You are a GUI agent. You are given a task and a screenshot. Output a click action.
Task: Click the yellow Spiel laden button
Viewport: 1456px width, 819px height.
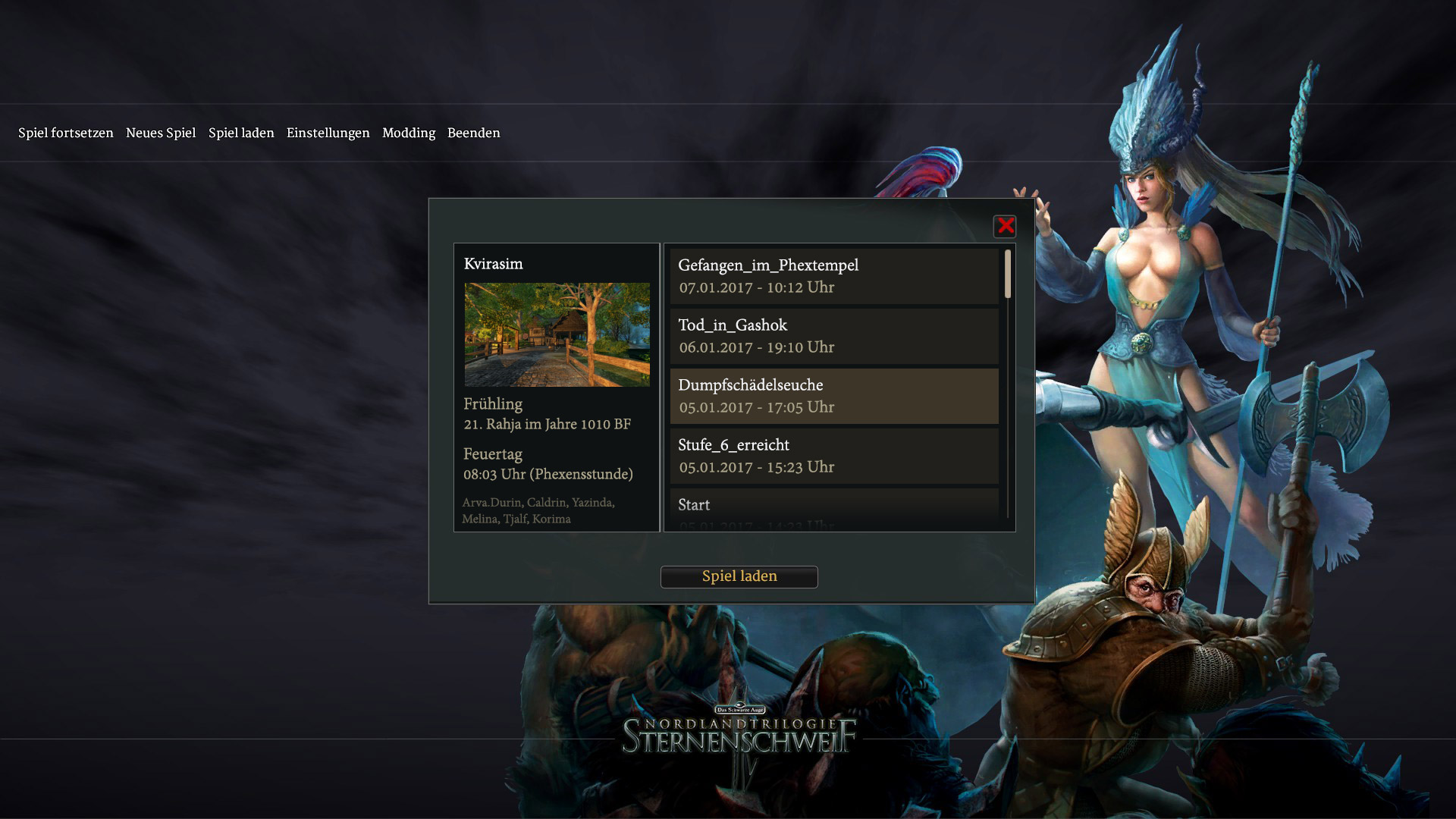pos(739,576)
